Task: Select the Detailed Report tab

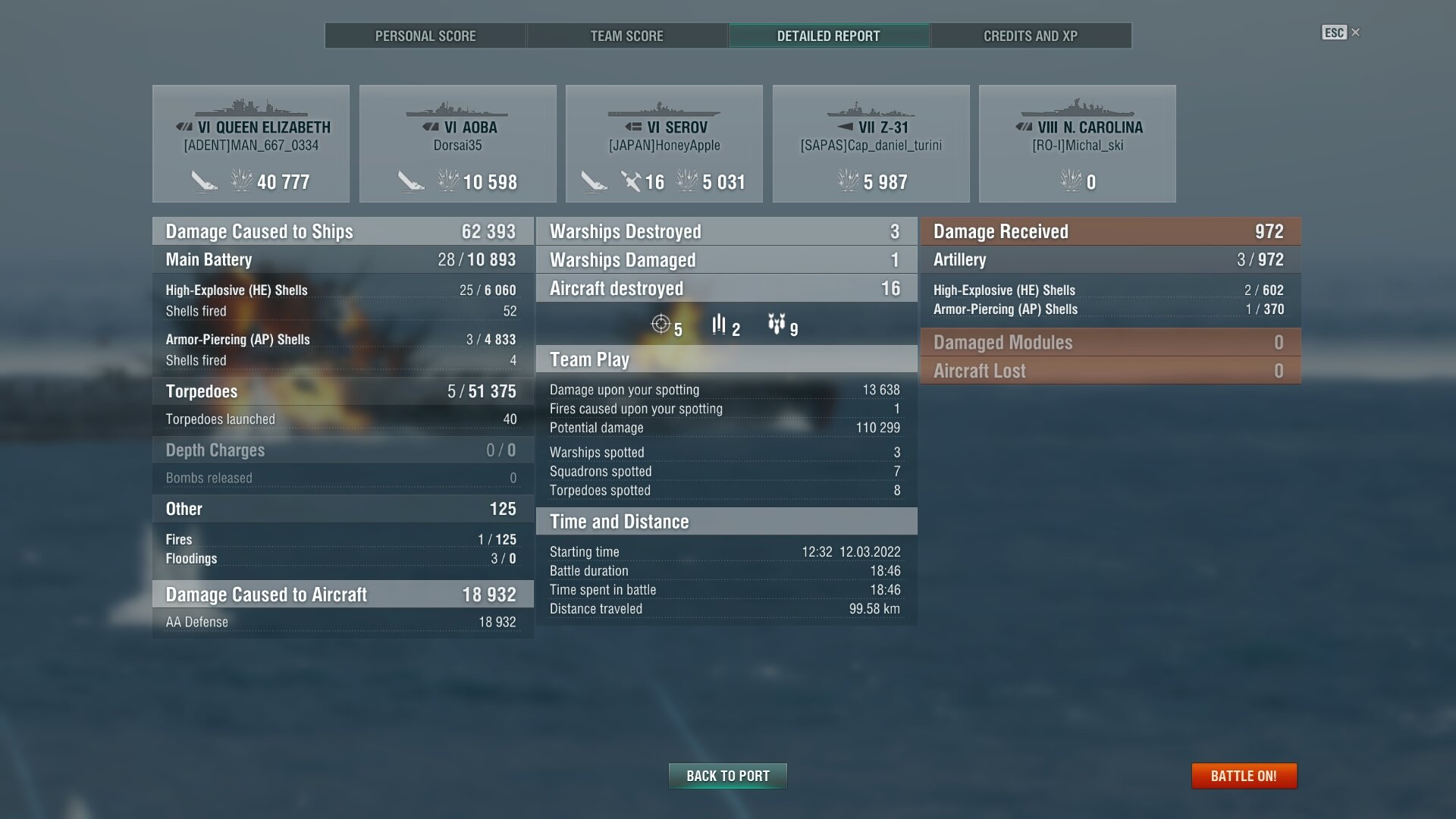Action: pos(828,36)
